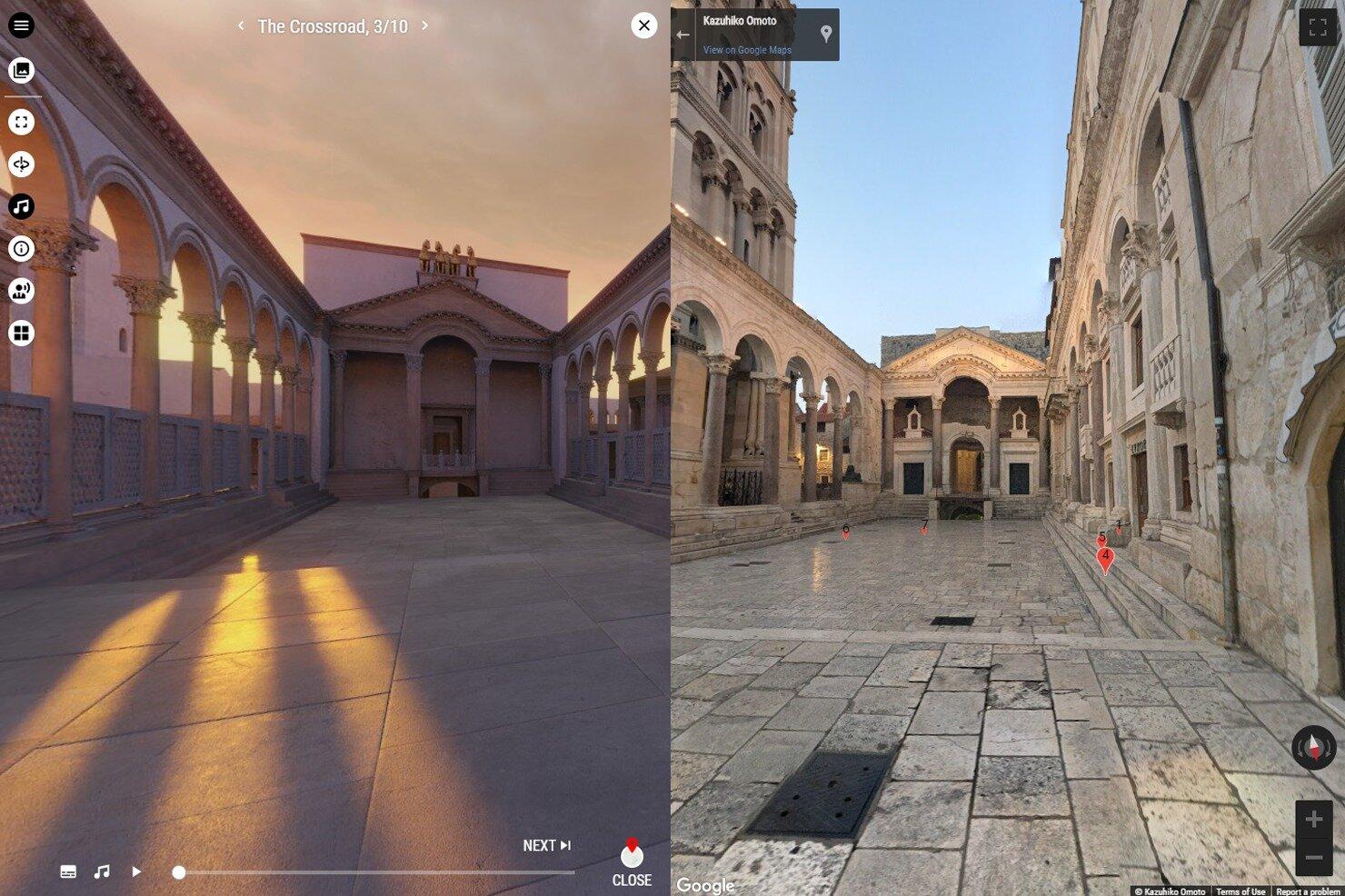
Task: Open the View on Google Maps link
Action: [747, 49]
